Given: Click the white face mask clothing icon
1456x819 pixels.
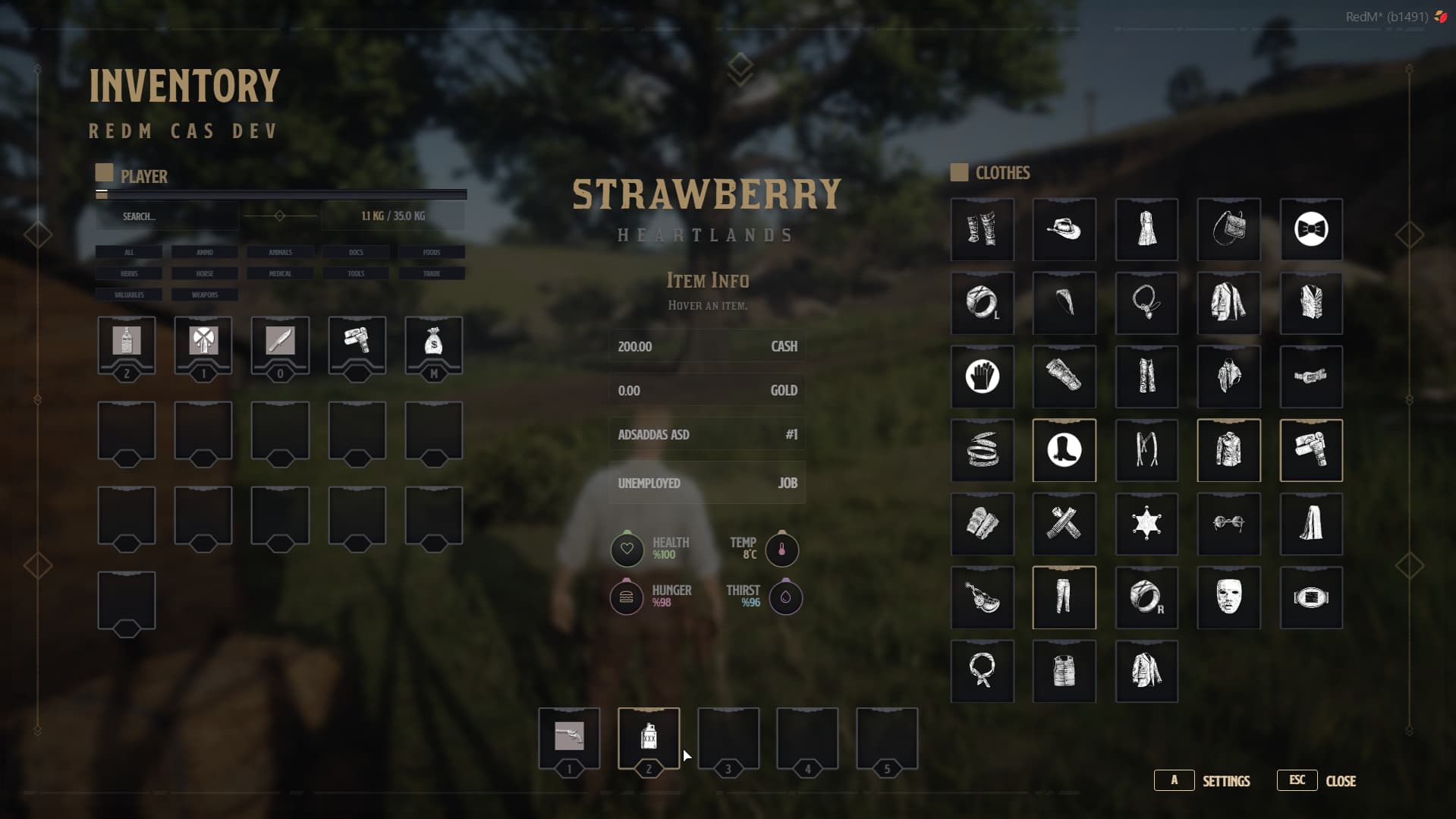Looking at the screenshot, I should [x=1228, y=597].
